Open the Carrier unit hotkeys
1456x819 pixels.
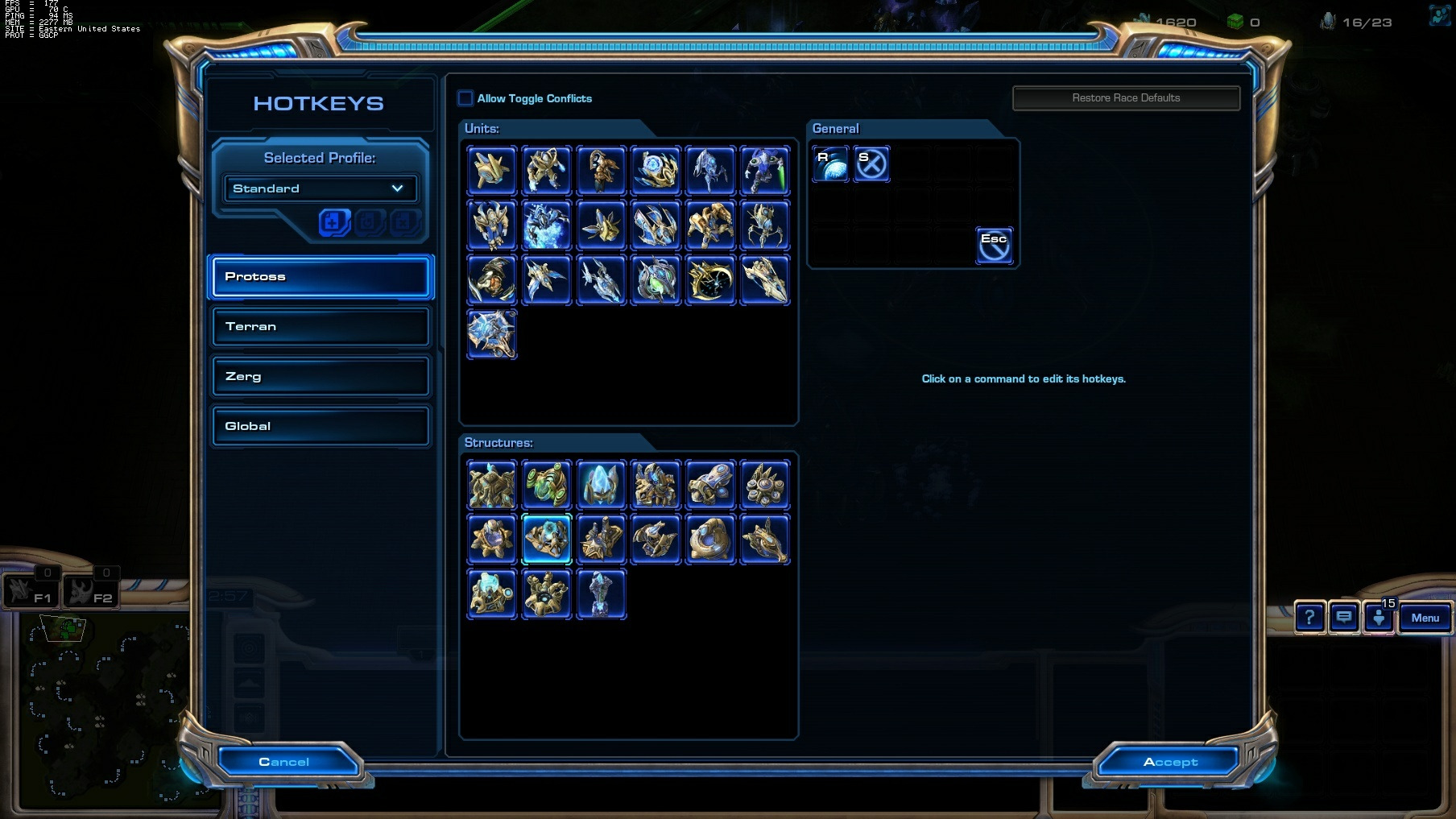pos(764,279)
